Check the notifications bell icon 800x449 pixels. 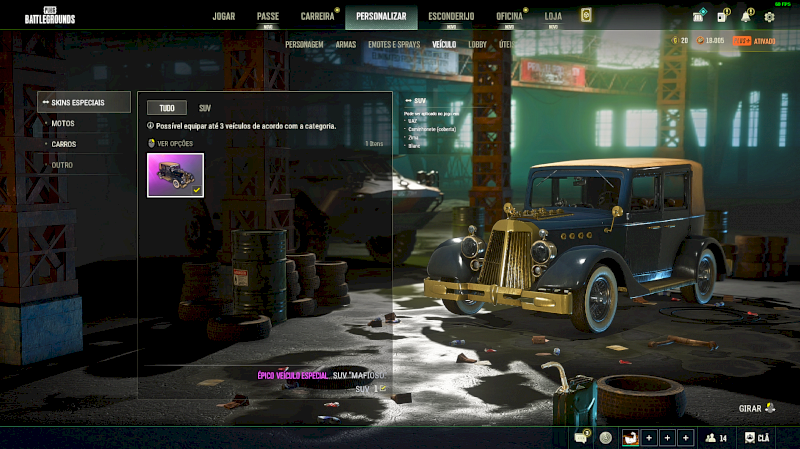[746, 16]
